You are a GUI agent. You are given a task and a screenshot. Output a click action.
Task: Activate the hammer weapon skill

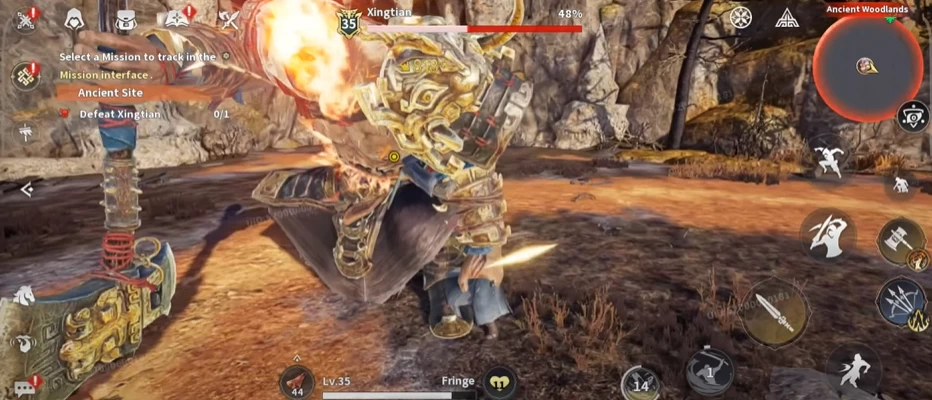pyautogui.click(x=899, y=242)
